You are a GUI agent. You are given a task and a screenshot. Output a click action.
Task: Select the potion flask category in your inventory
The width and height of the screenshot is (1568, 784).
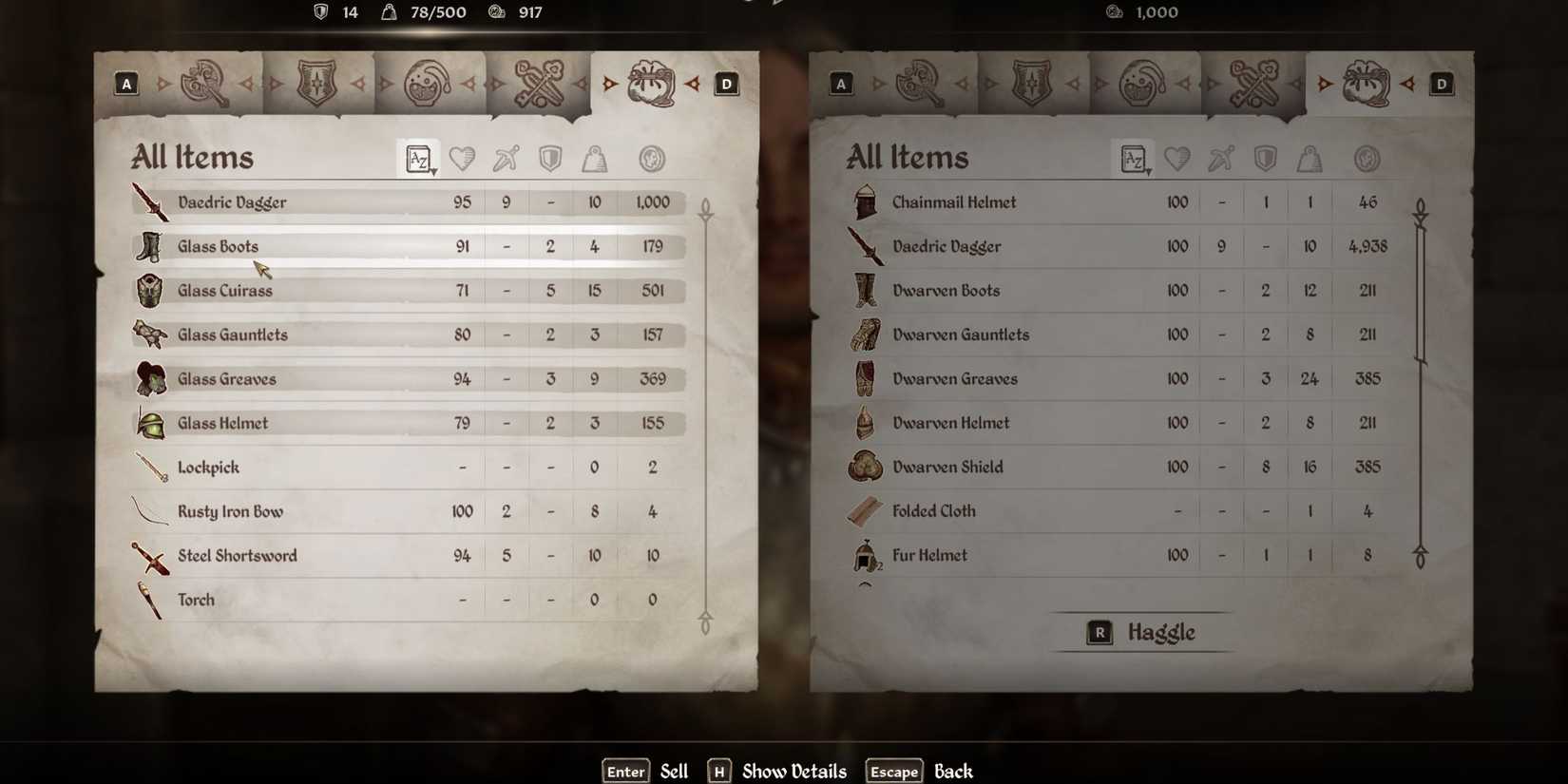pos(430,84)
